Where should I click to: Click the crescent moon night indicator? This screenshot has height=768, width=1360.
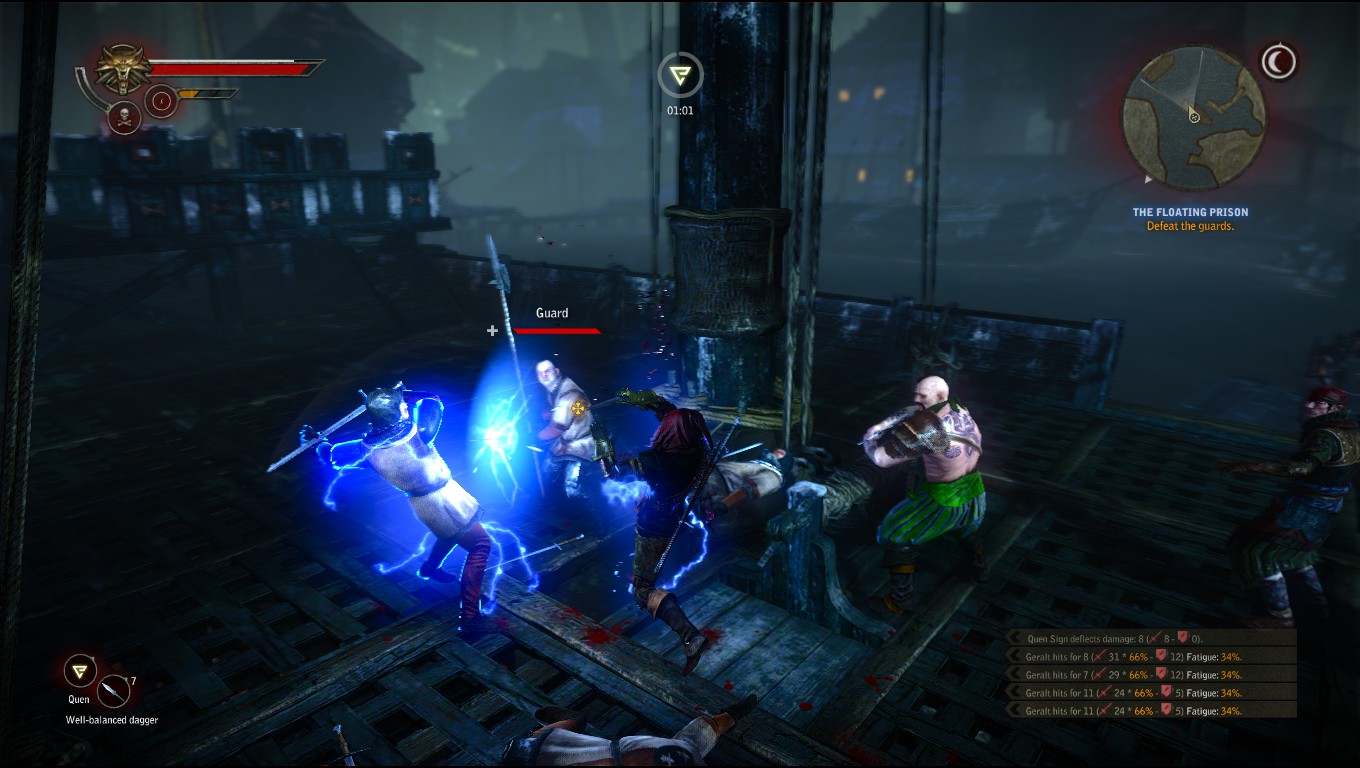coord(1277,62)
